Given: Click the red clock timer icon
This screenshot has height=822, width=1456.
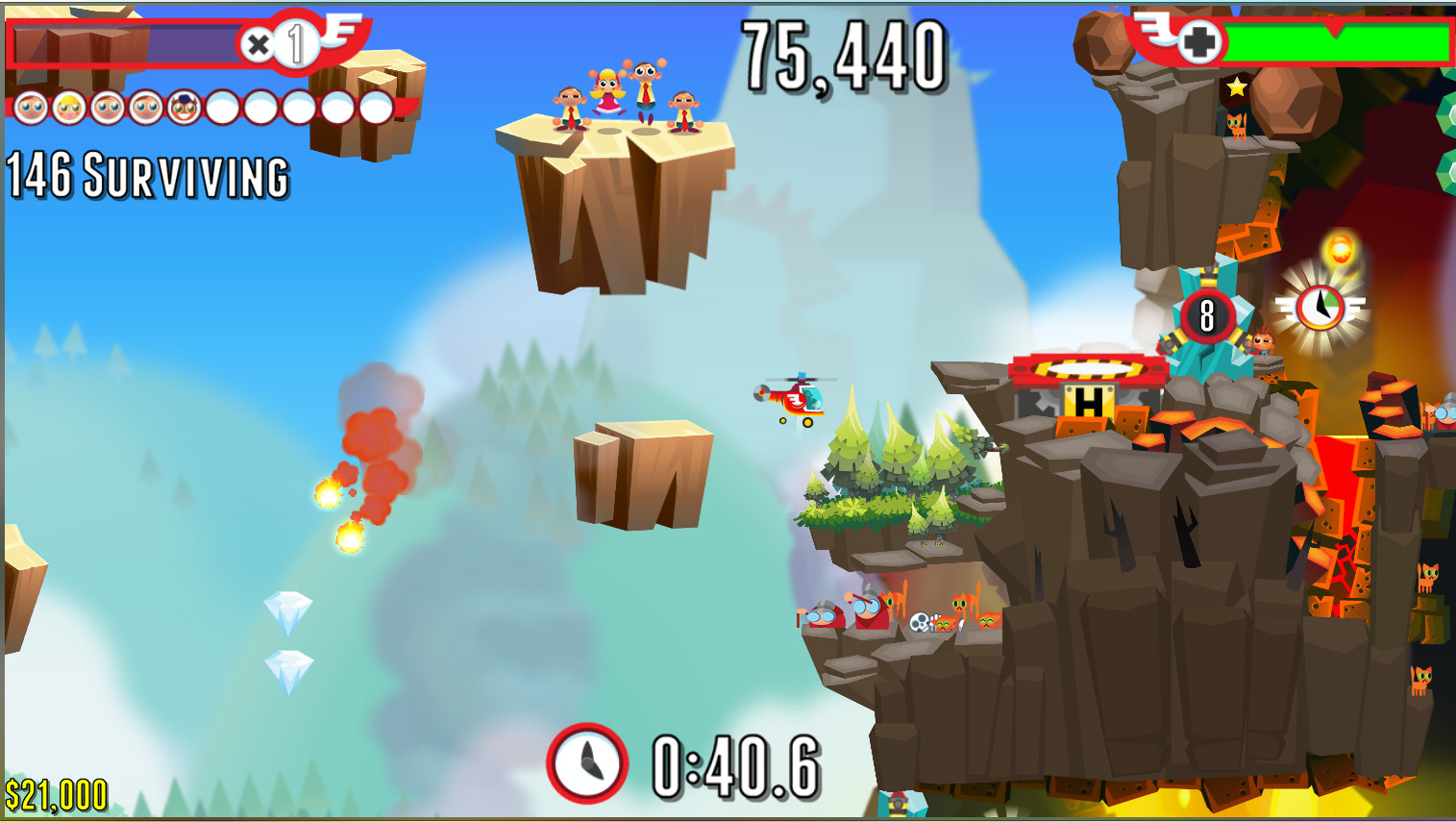Looking at the screenshot, I should point(587,763).
